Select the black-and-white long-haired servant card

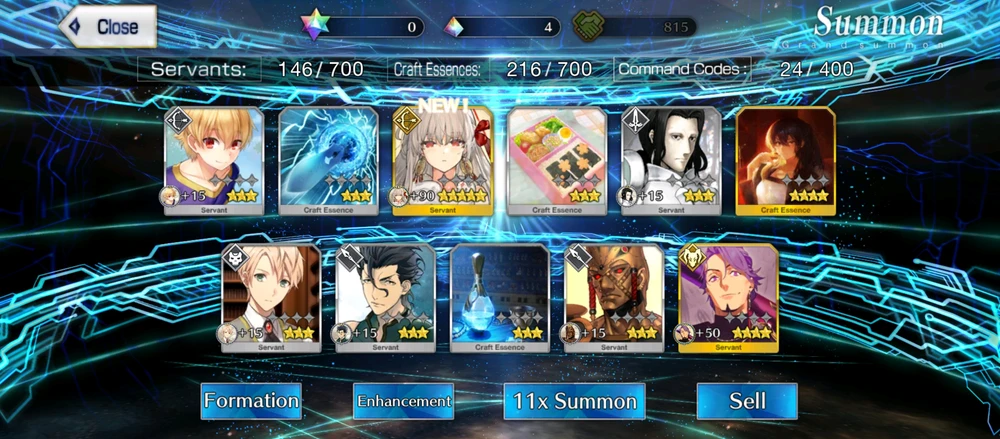(671, 160)
